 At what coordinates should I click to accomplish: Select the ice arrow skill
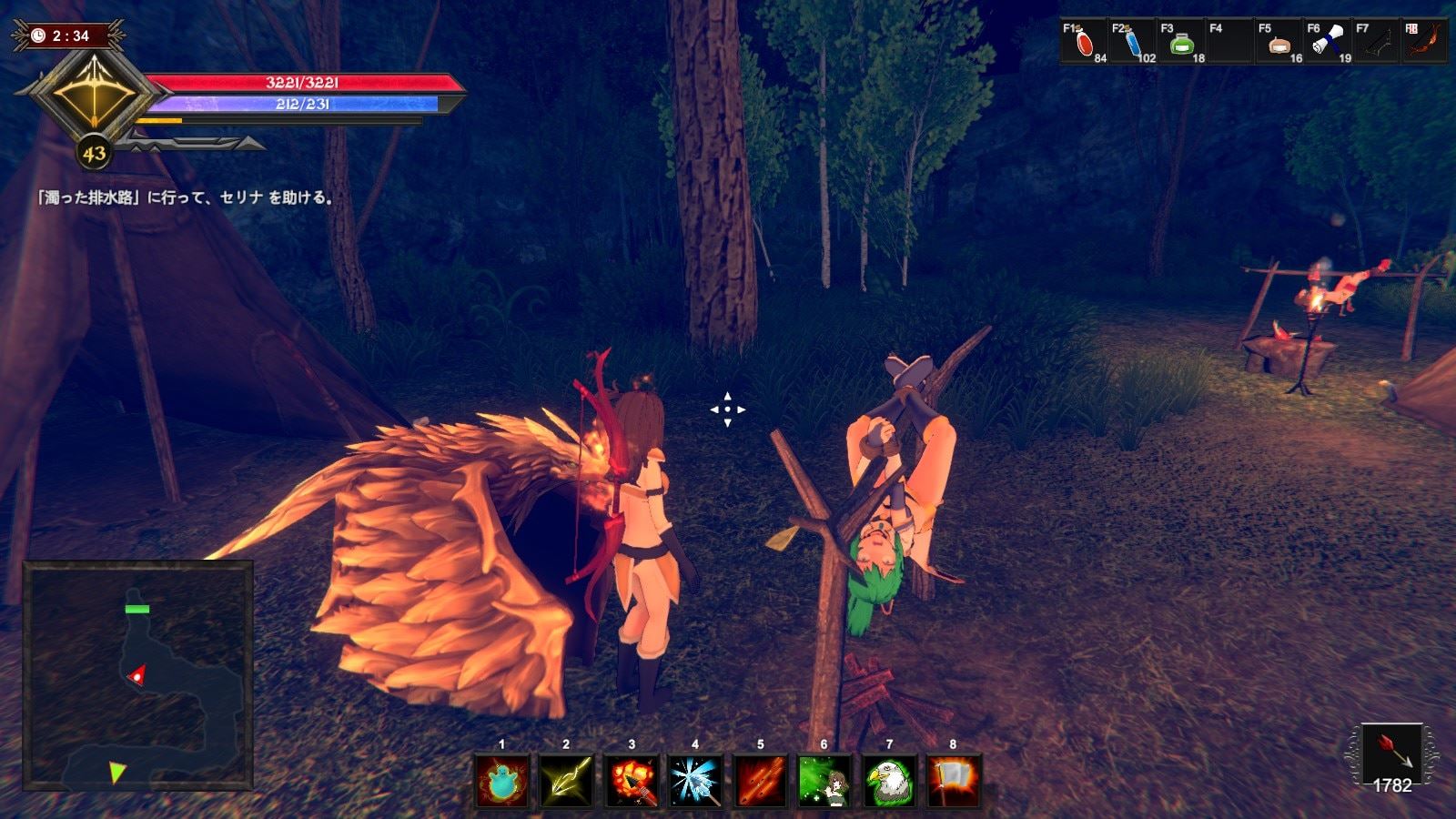[x=695, y=782]
